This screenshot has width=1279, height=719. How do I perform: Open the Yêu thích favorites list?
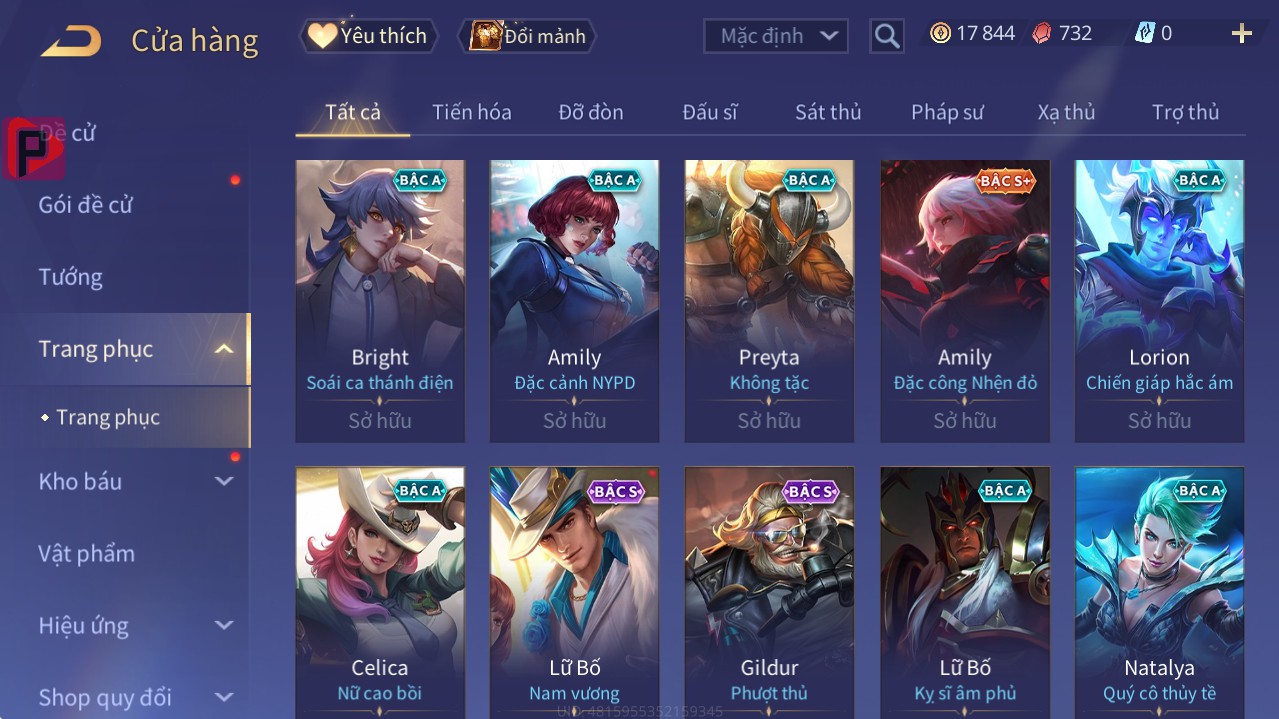368,36
